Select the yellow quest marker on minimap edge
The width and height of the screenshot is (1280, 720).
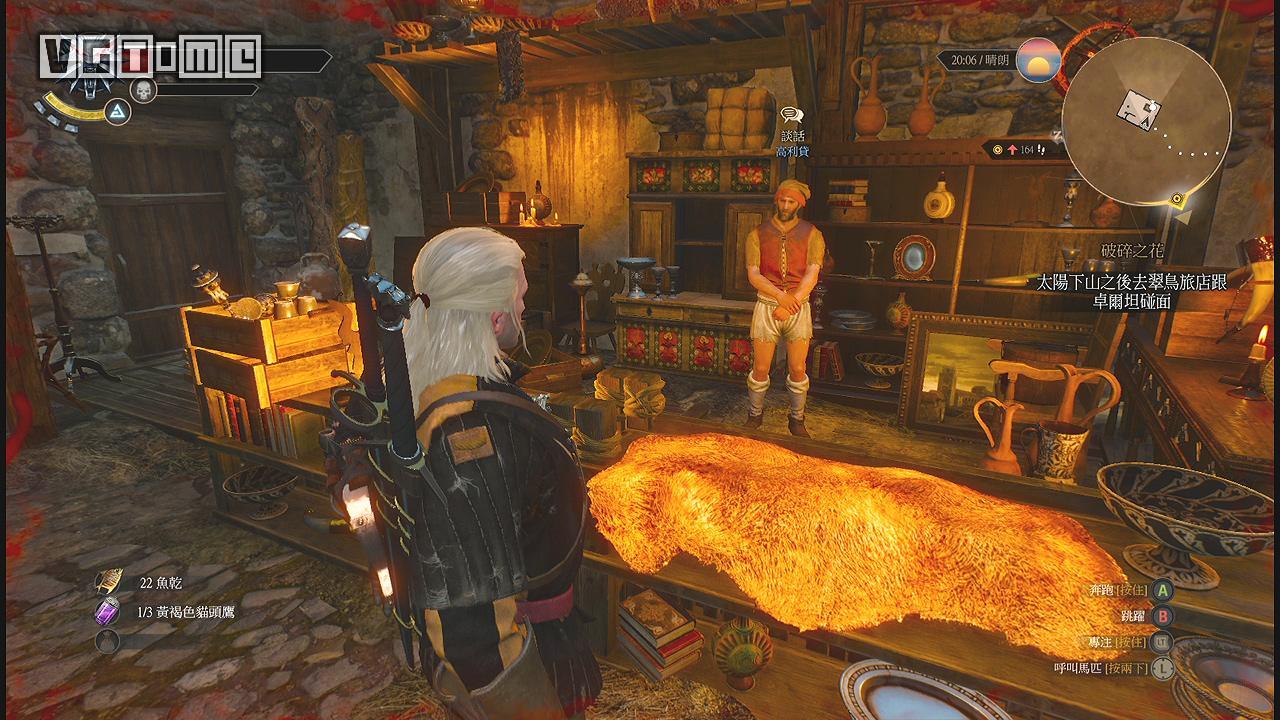point(1180,198)
